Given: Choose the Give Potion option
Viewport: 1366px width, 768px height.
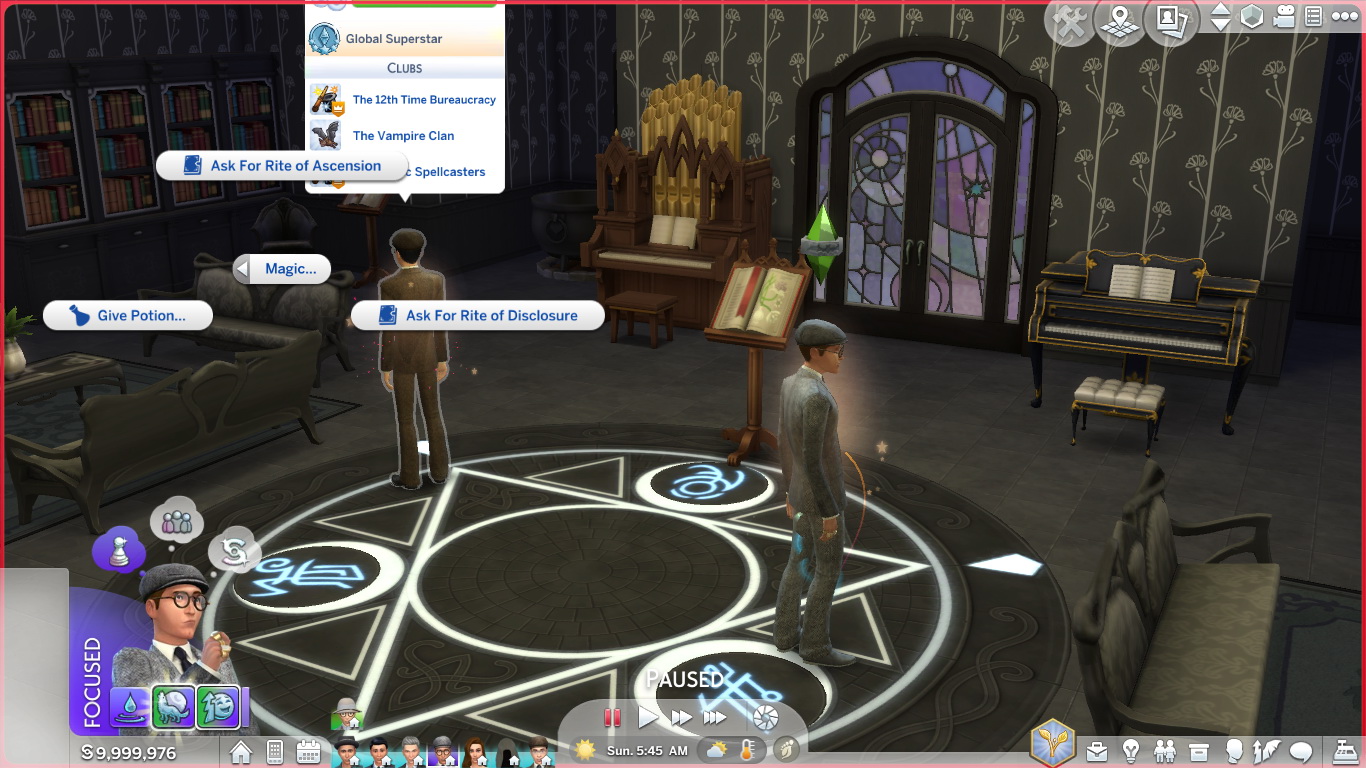Looking at the screenshot, I should pyautogui.click(x=127, y=315).
